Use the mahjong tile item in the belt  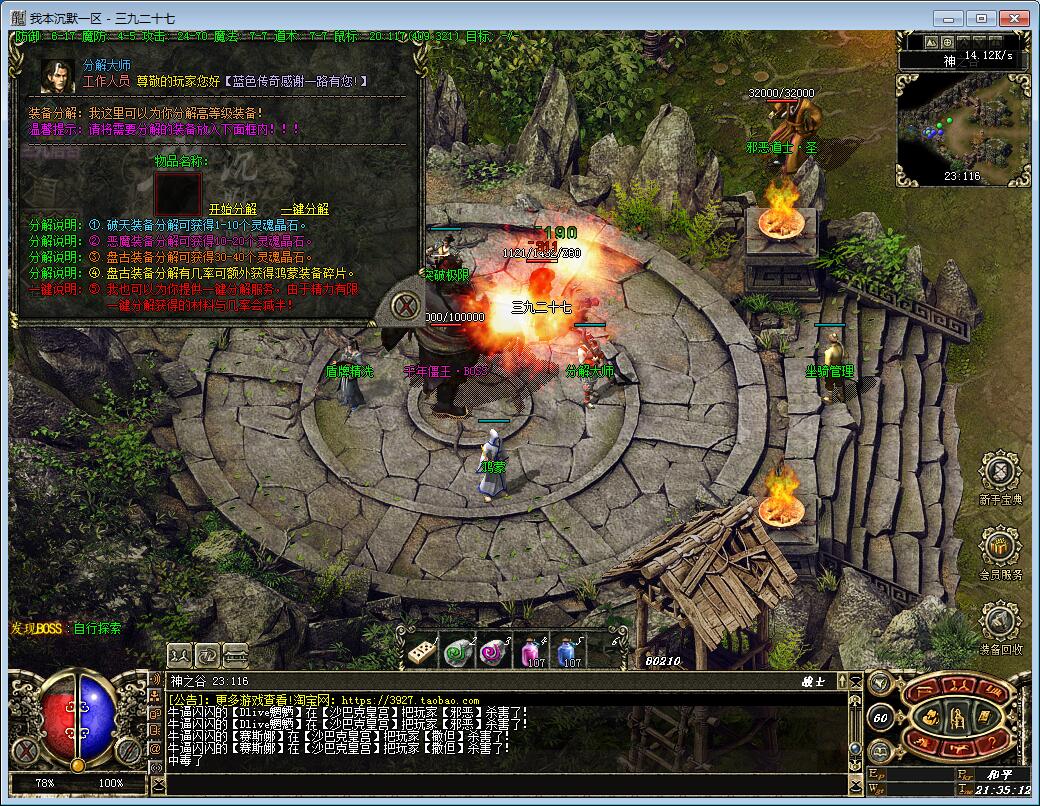(x=421, y=652)
